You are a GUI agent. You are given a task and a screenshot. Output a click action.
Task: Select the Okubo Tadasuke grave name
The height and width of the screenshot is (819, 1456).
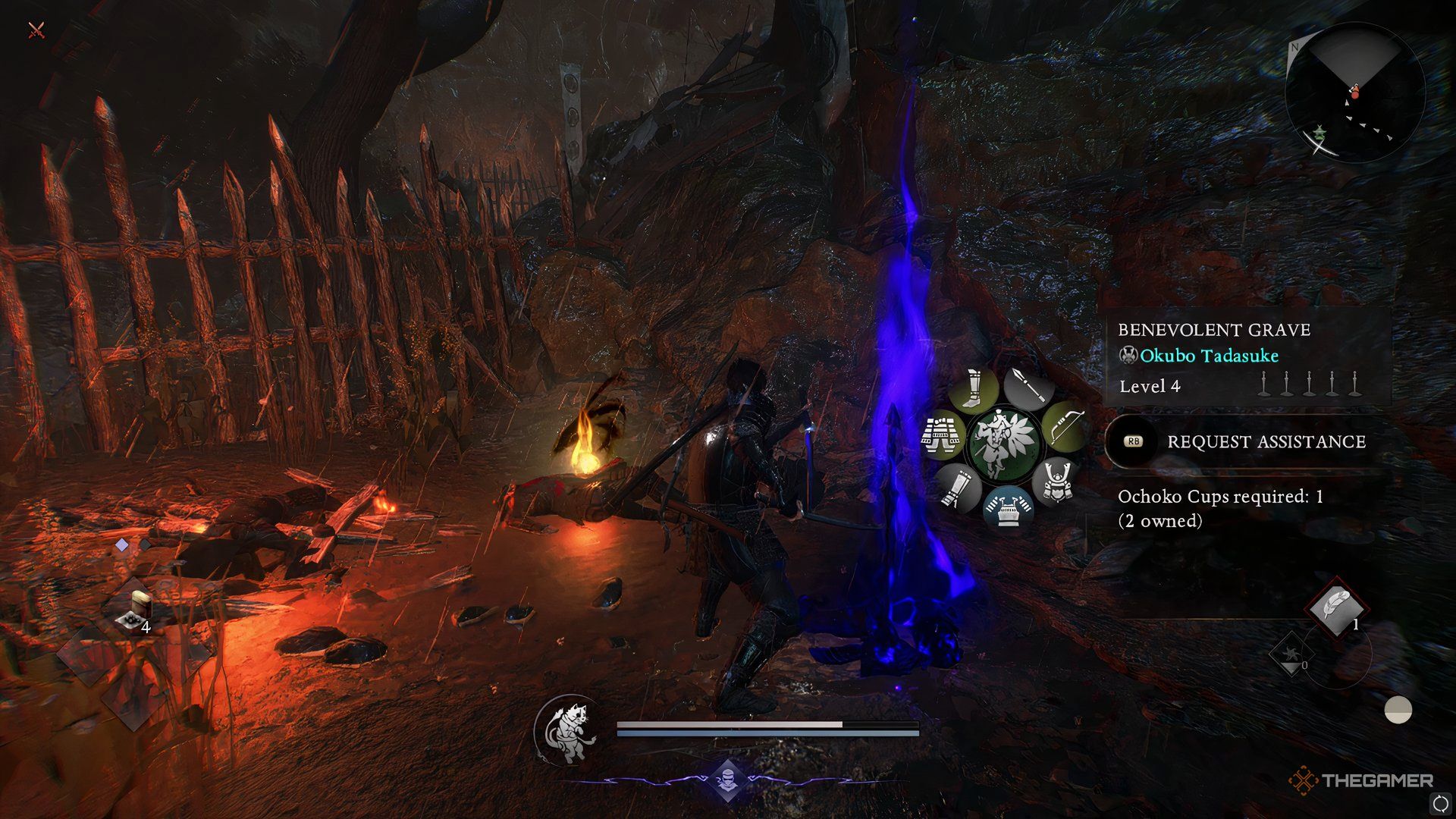click(x=1209, y=356)
